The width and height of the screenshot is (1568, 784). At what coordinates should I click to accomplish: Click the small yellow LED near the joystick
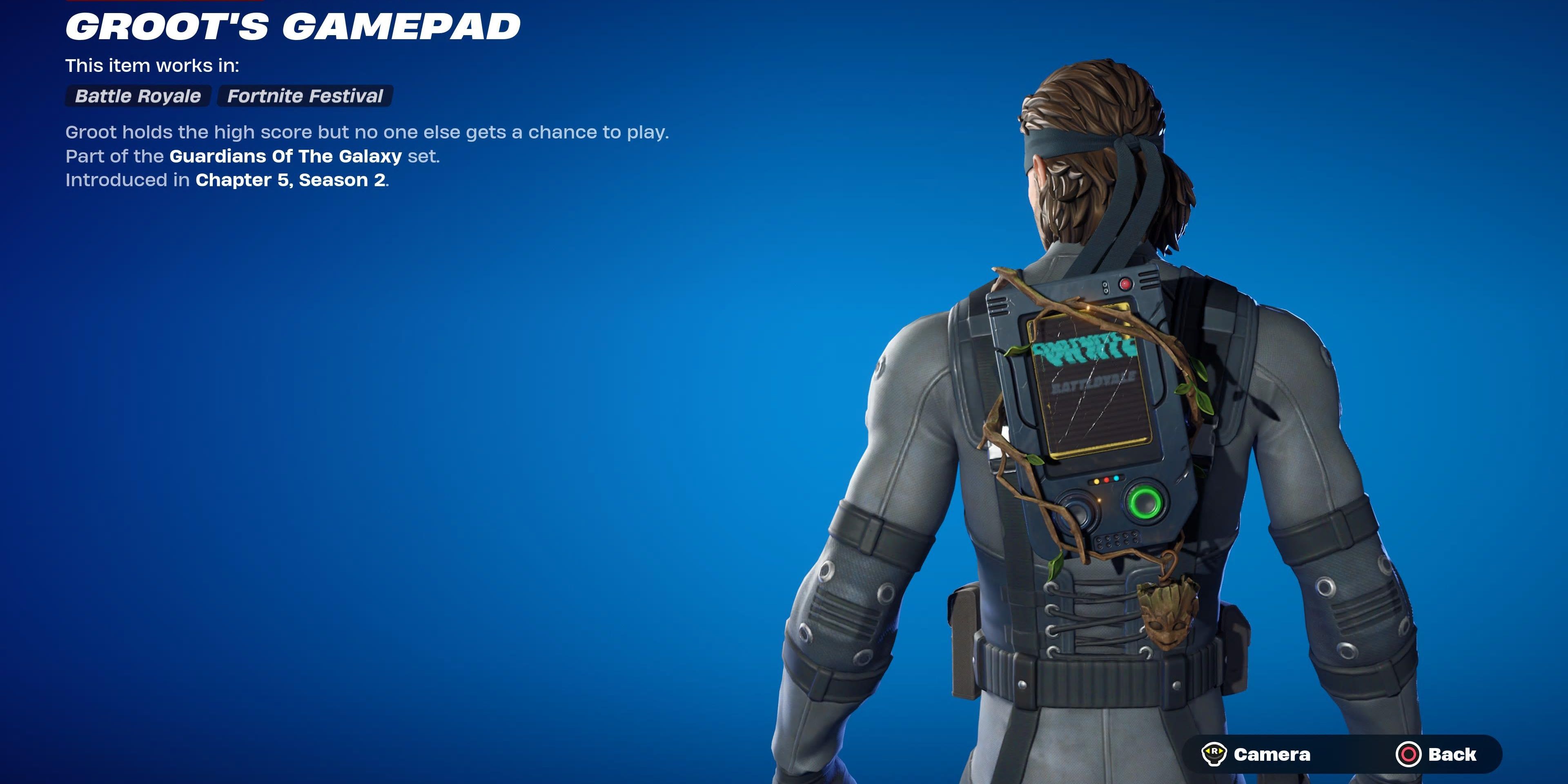1097,482
